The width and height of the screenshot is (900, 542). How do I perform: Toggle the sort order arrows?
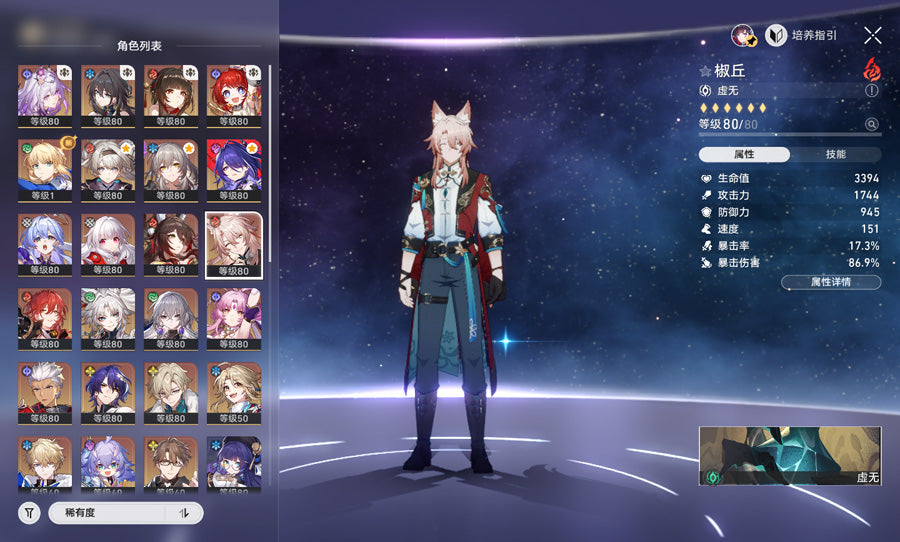184,513
